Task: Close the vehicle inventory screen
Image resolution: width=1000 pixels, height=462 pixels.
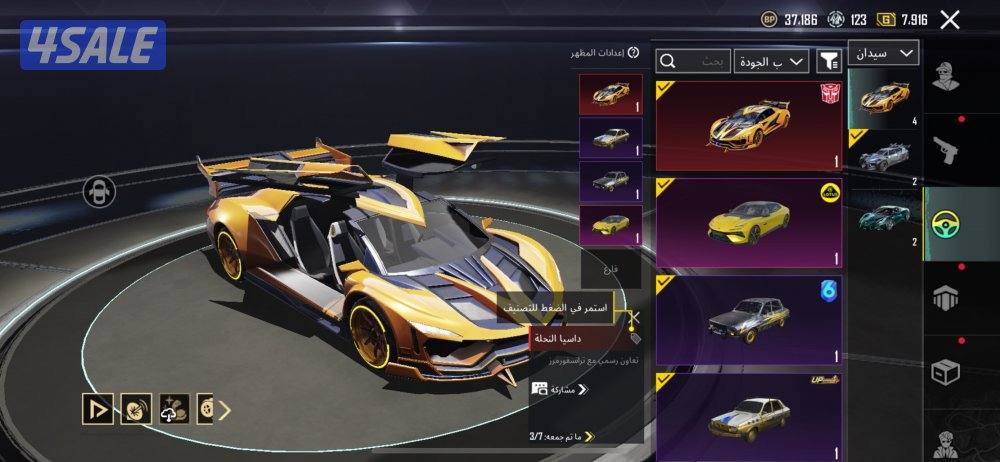Action: pos(950,19)
